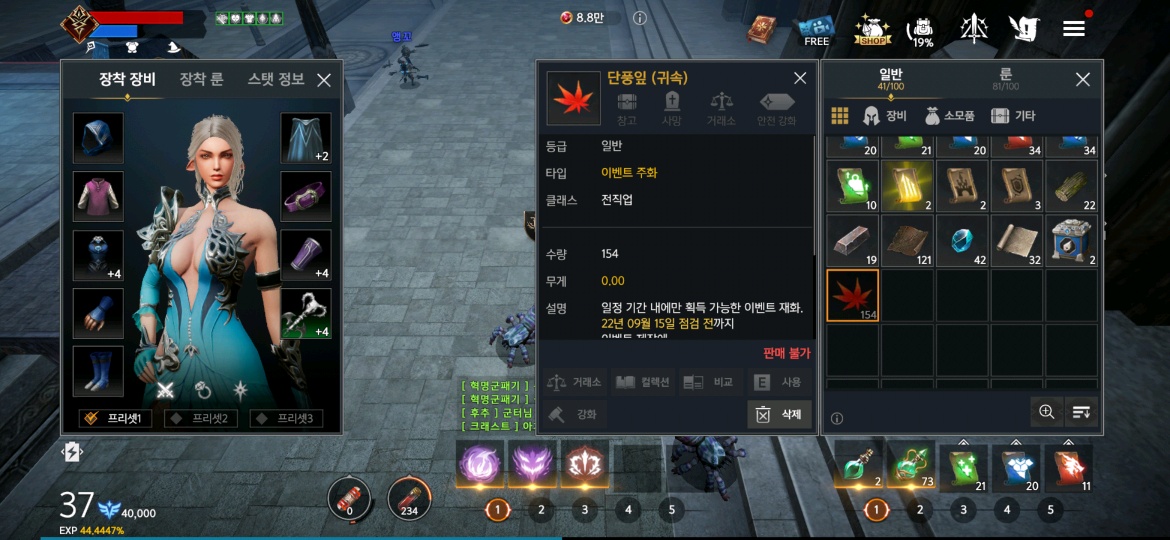Claim the FREE reward icon
The image size is (1170, 540).
(x=816, y=30)
